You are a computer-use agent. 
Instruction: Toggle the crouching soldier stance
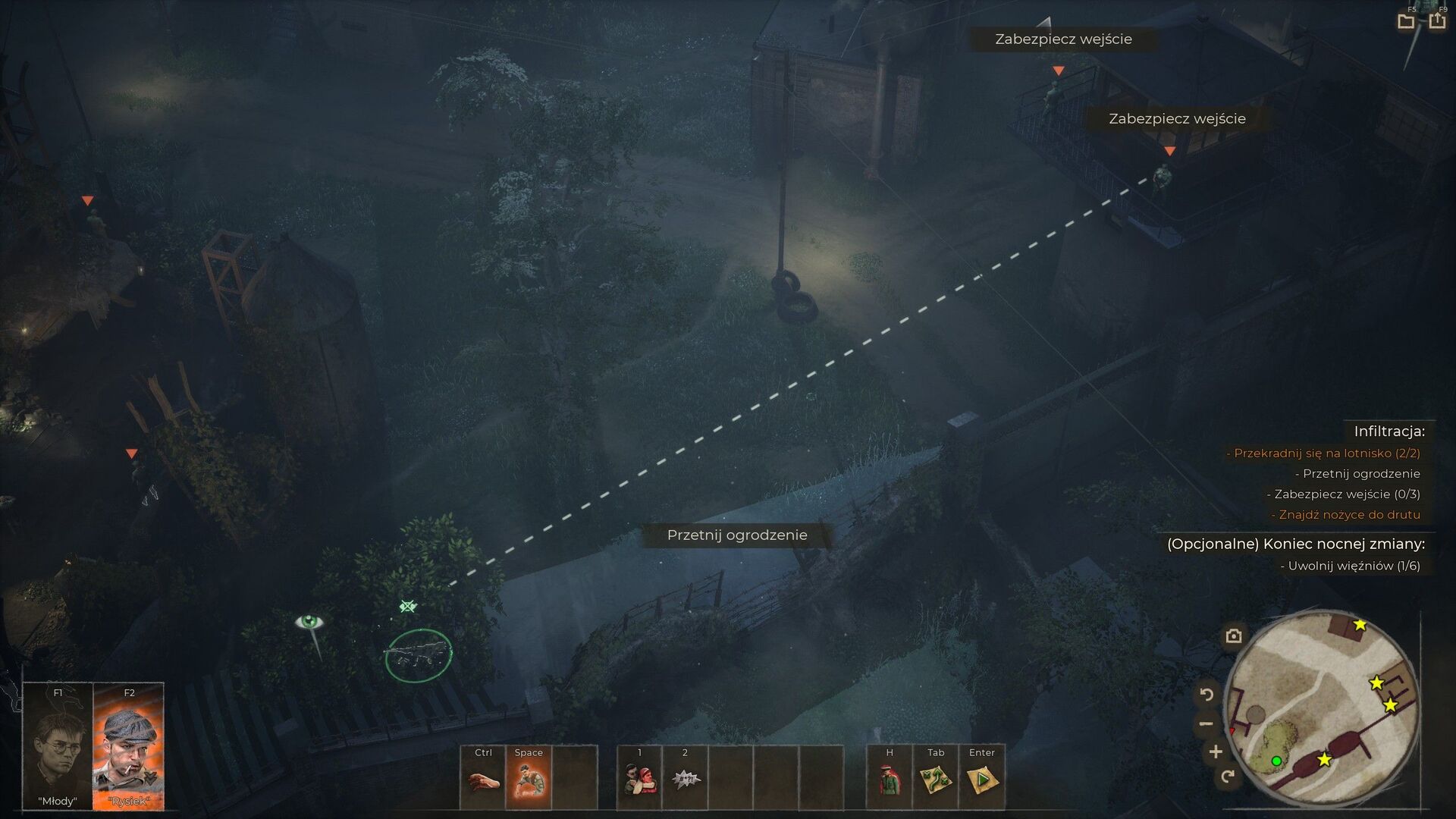pos(529,780)
